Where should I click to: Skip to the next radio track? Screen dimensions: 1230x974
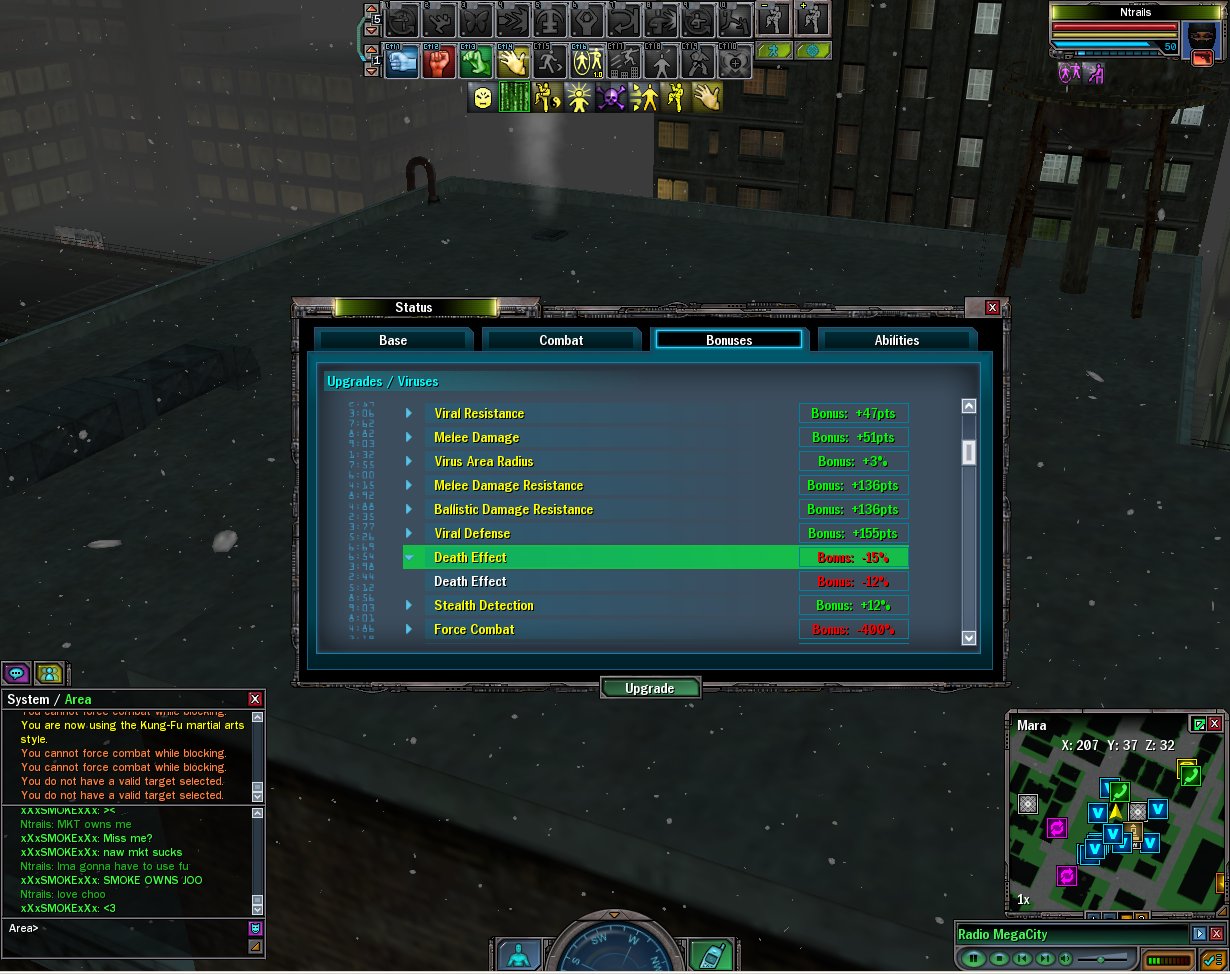[x=1044, y=958]
